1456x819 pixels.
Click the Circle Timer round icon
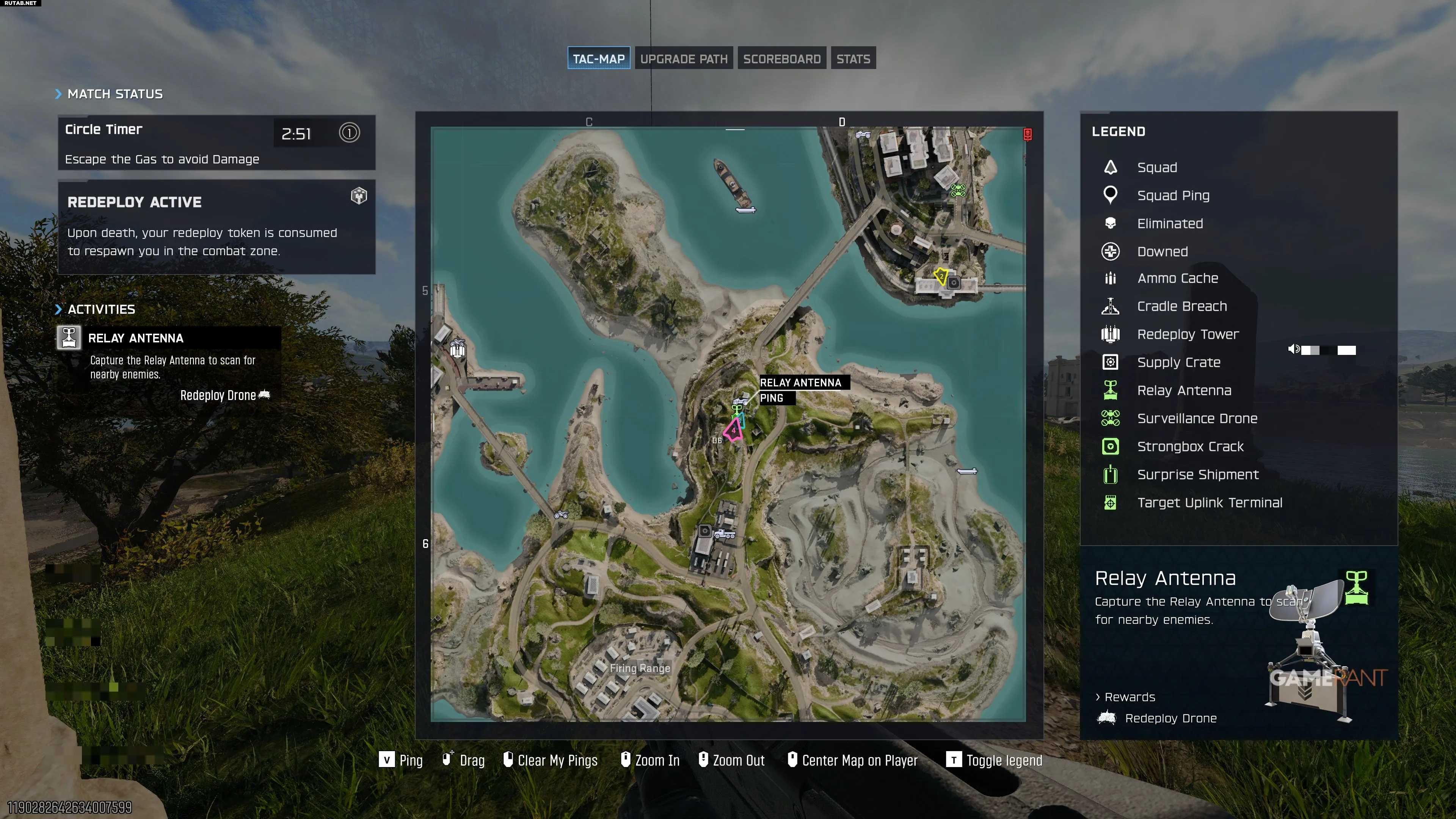click(x=349, y=133)
